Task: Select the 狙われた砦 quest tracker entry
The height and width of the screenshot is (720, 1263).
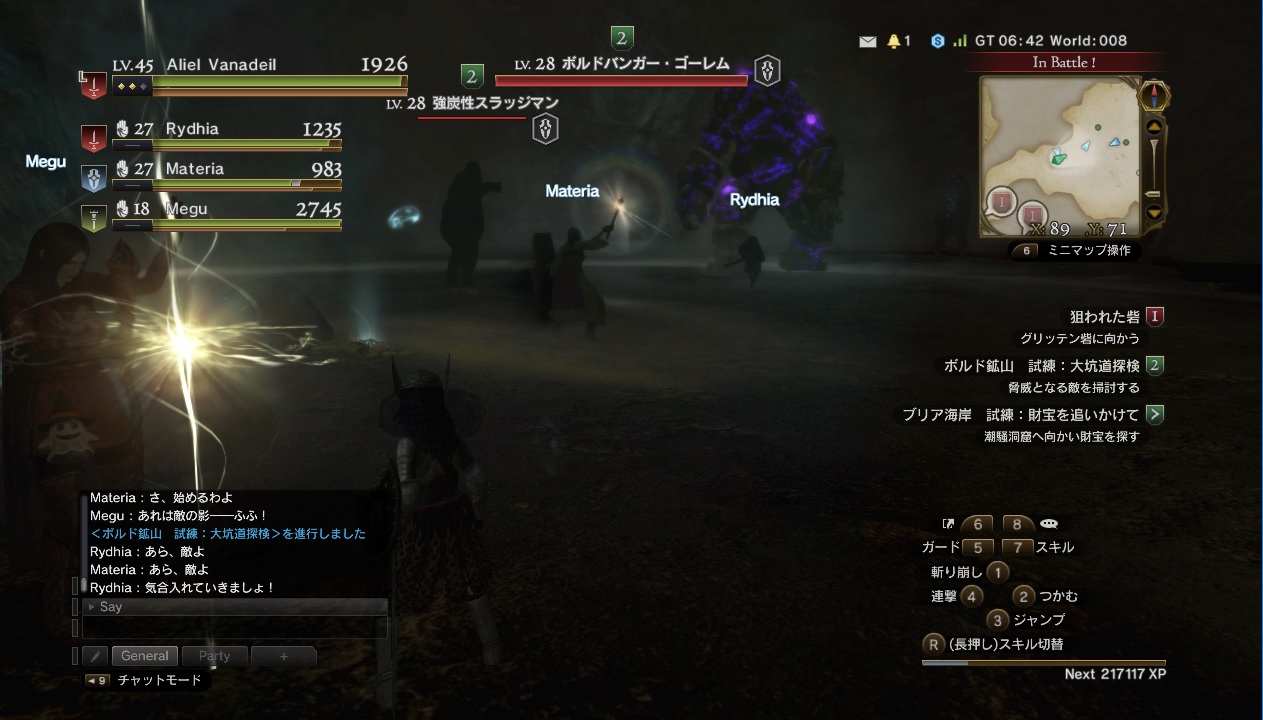Action: [1107, 317]
